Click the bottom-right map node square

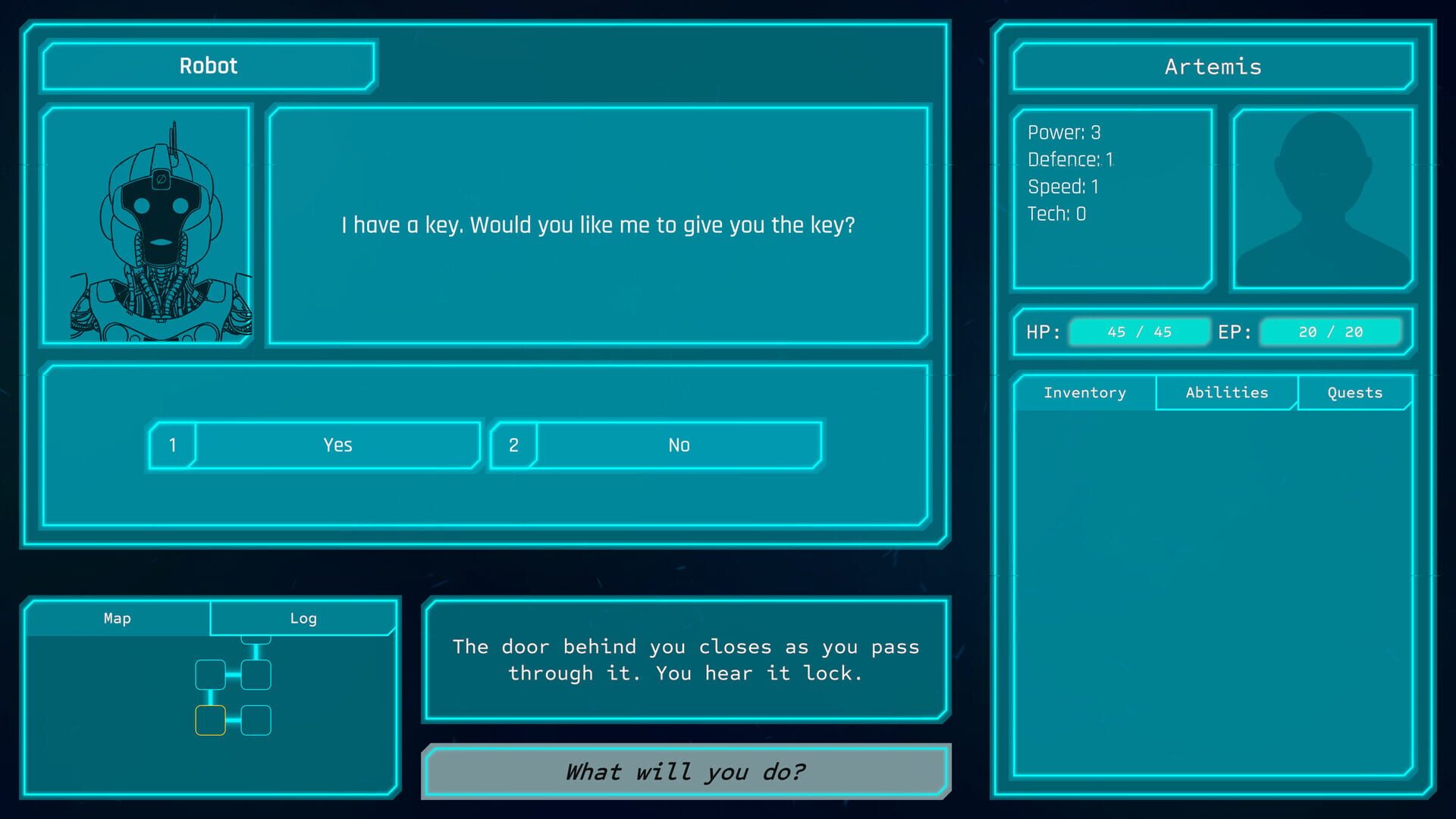pos(256,720)
